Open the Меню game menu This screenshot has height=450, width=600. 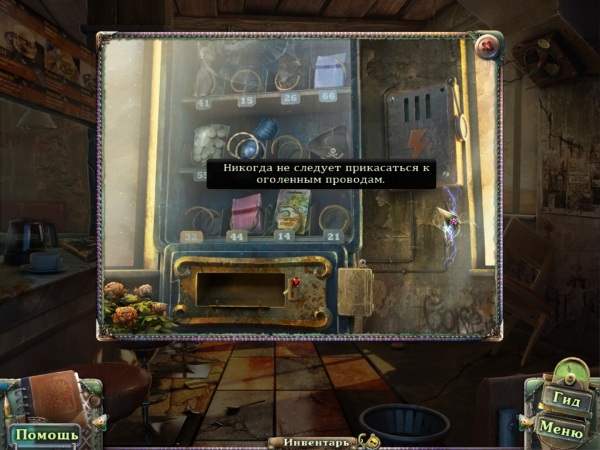[560, 427]
